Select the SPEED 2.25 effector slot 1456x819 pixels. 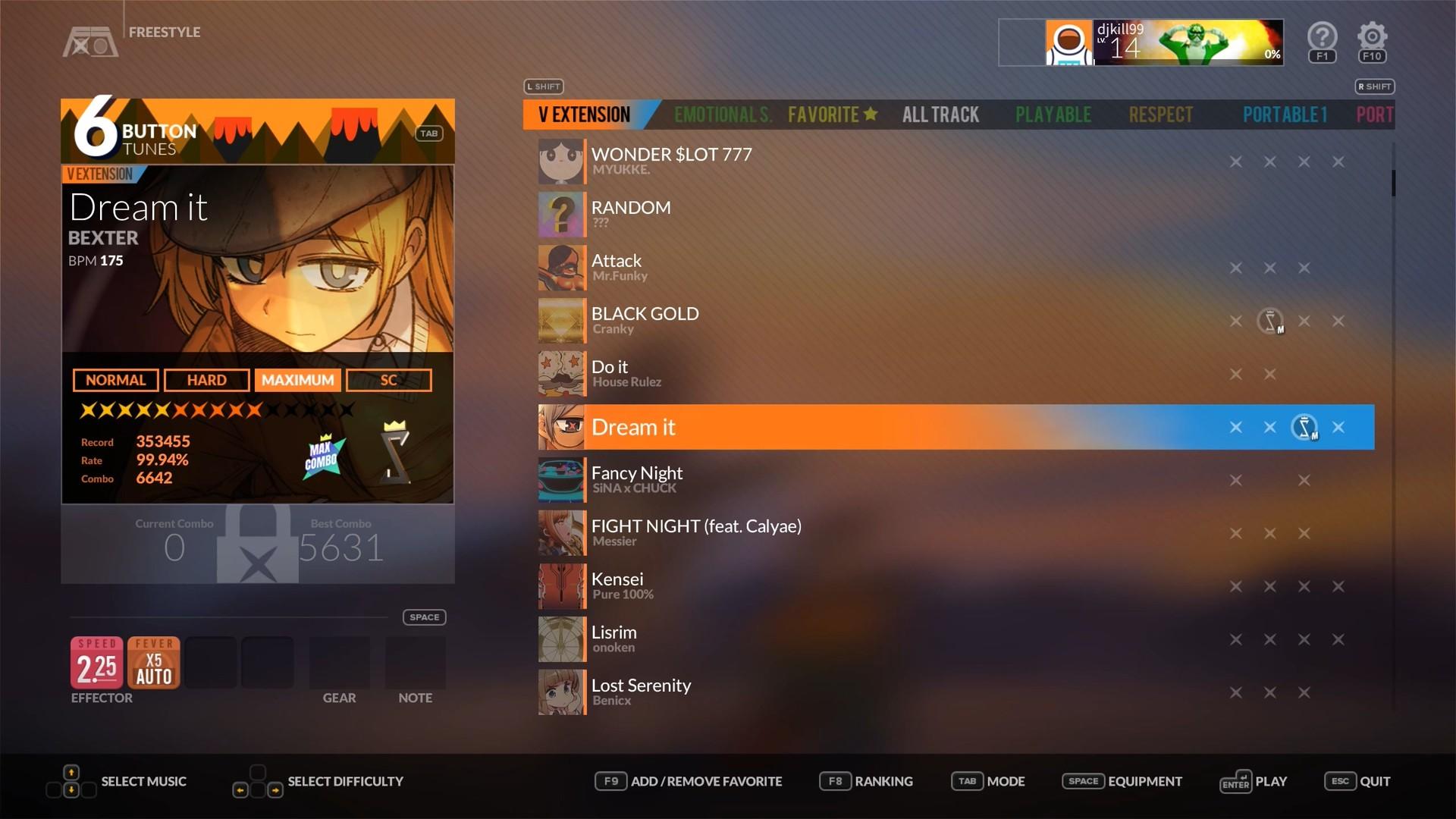(96, 662)
